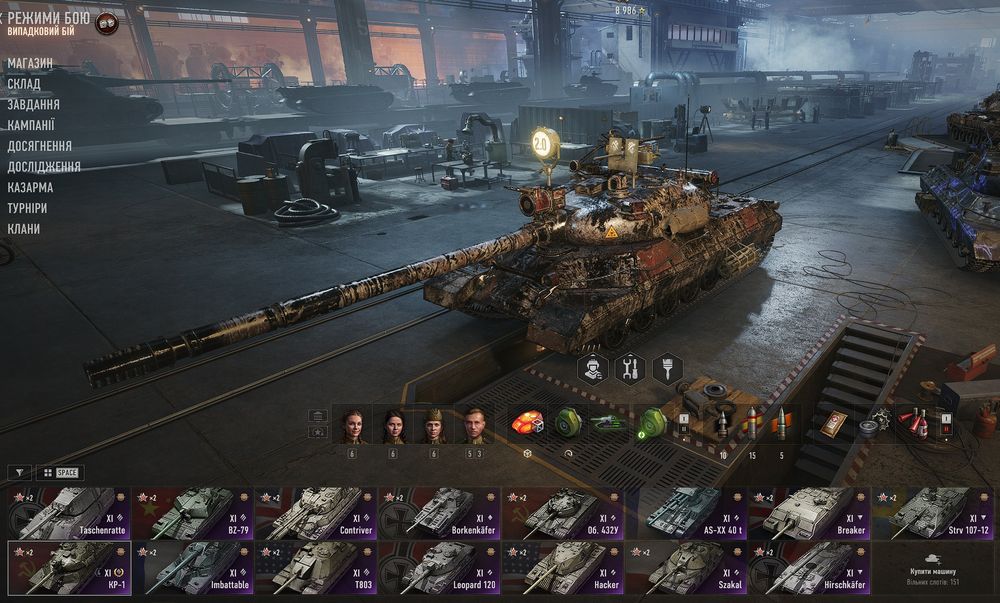Open the tank carousel filter funnel
The width and height of the screenshot is (1000, 603).
[x=19, y=472]
